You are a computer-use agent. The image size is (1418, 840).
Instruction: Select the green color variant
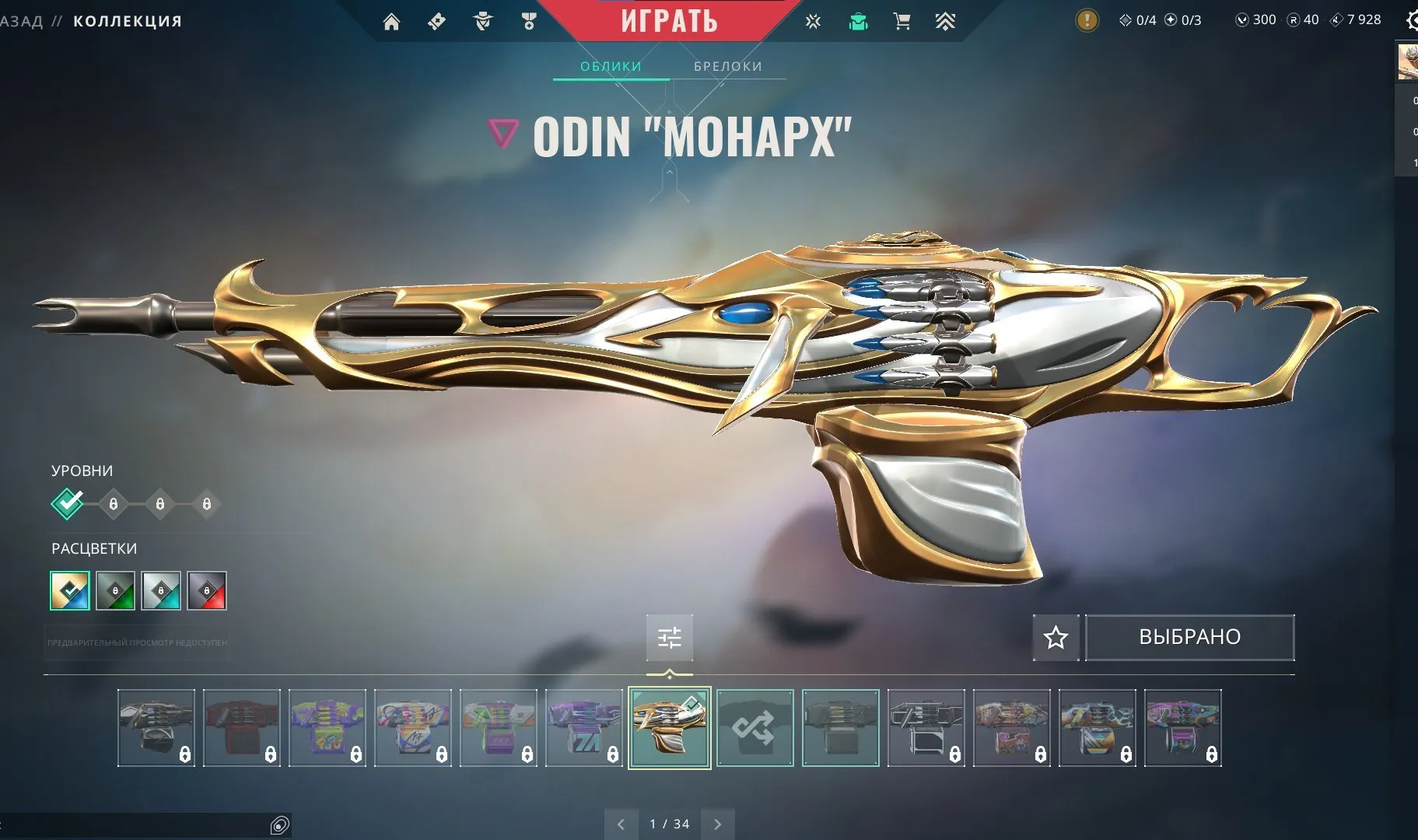pyautogui.click(x=115, y=591)
